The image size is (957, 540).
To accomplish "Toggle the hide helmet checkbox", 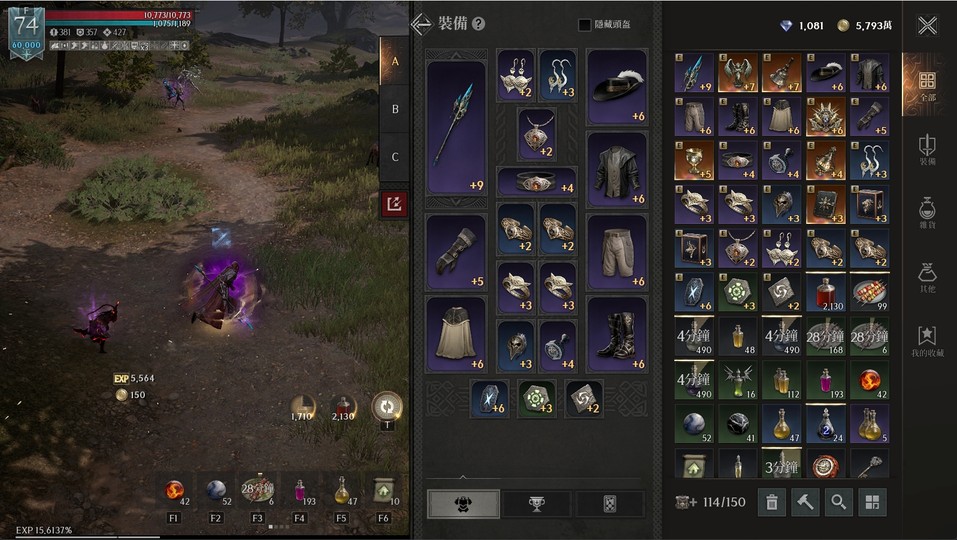I will (585, 25).
